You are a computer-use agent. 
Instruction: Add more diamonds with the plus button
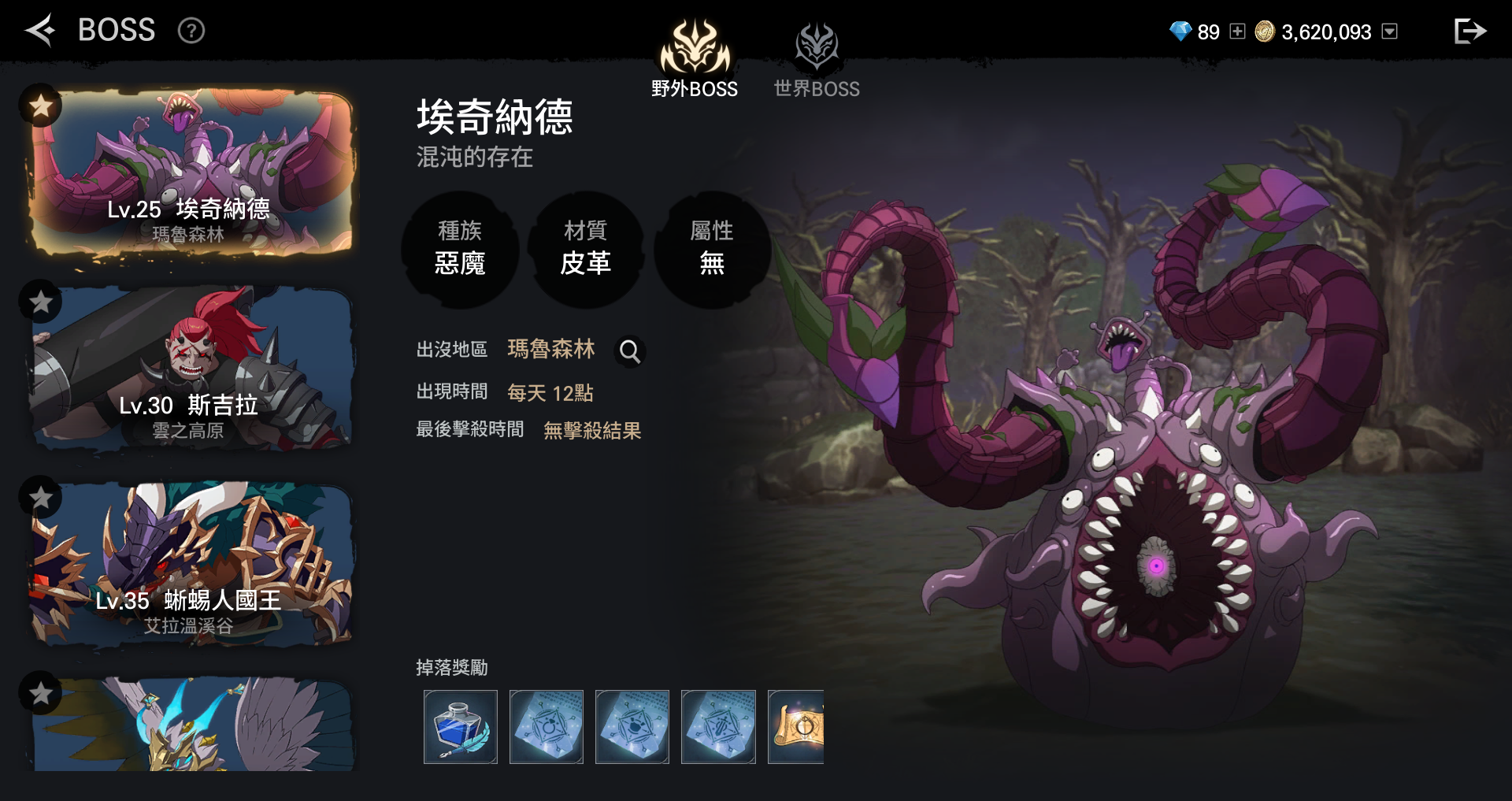pyautogui.click(x=1237, y=32)
